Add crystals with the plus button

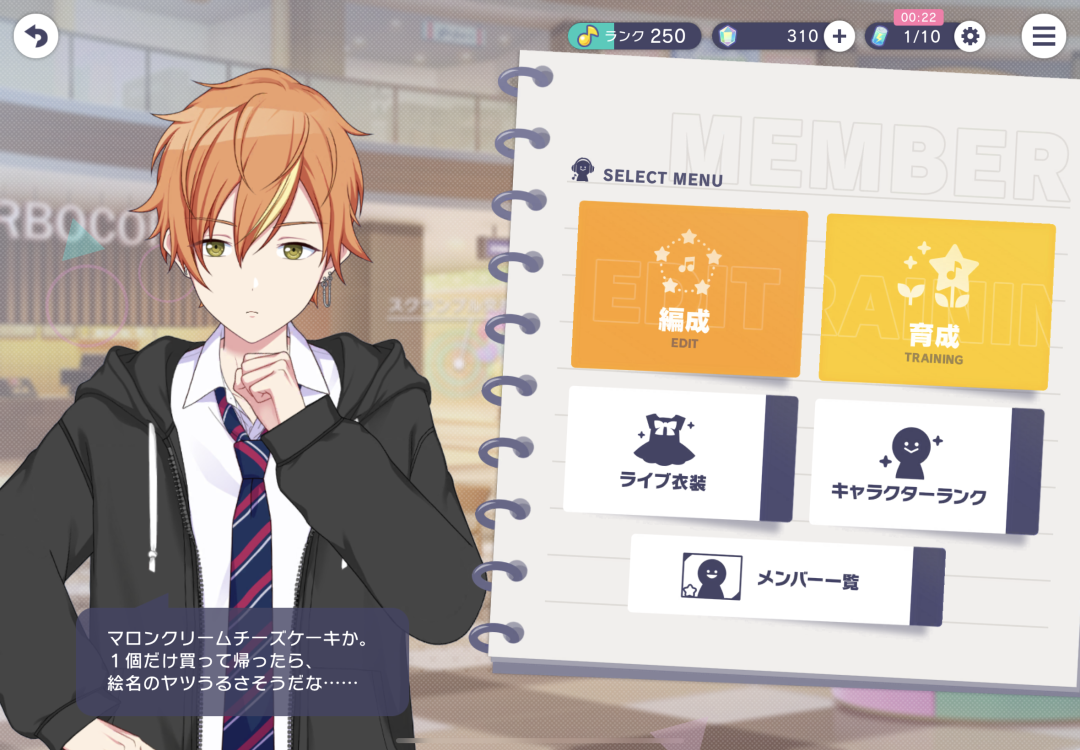pos(839,37)
